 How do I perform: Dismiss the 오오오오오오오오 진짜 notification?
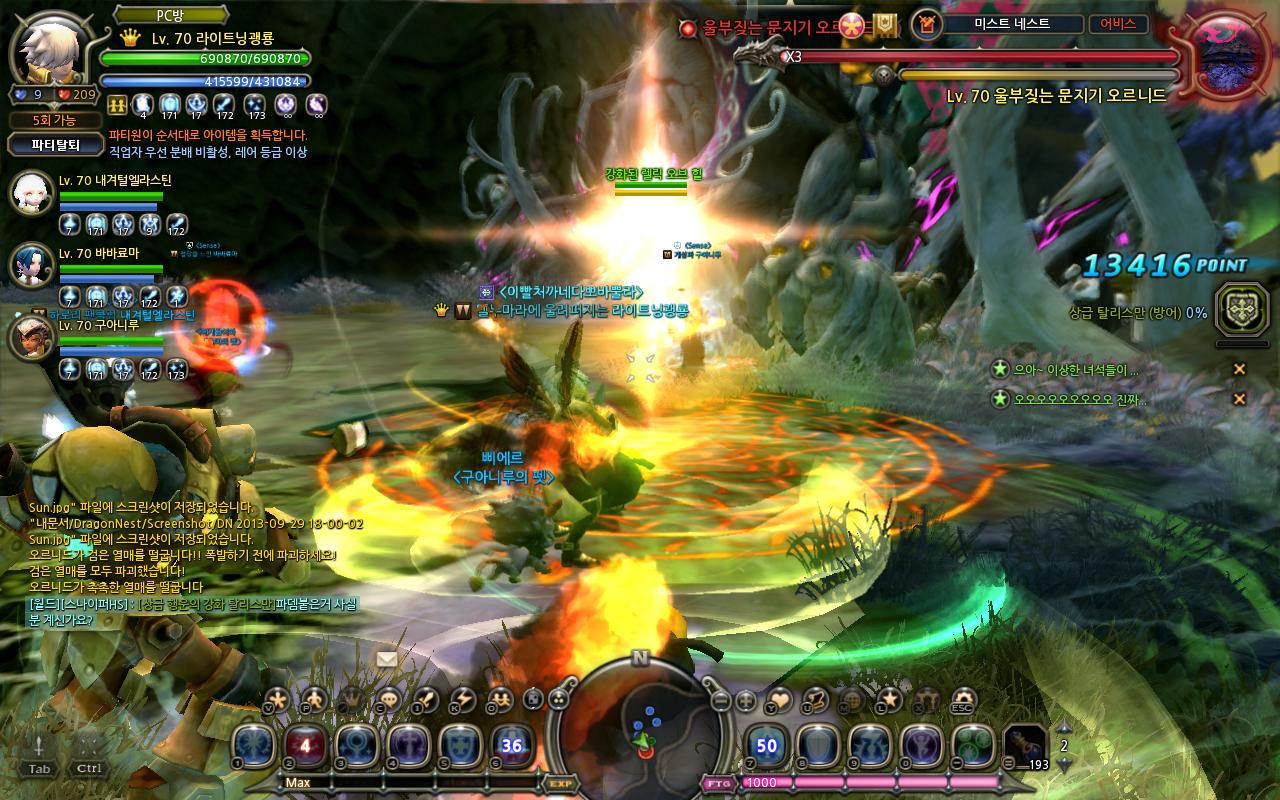click(1239, 399)
